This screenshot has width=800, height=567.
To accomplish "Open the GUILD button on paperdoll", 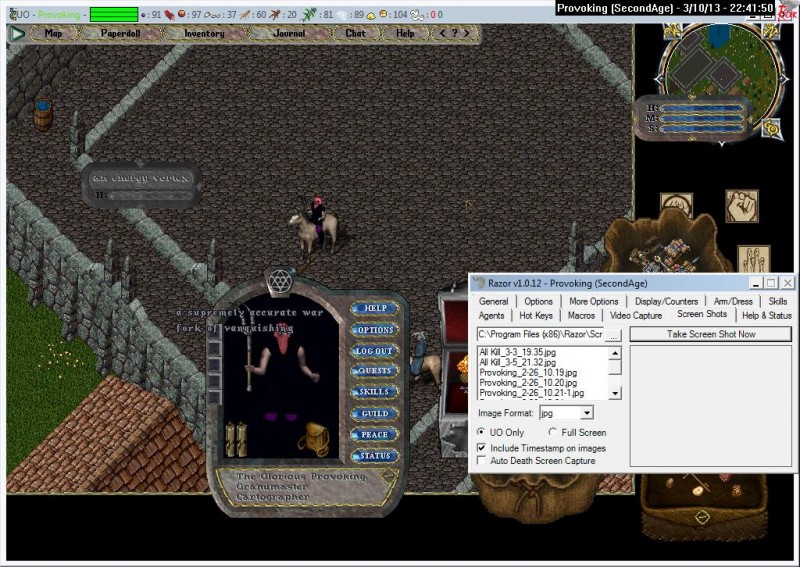I will click(375, 414).
